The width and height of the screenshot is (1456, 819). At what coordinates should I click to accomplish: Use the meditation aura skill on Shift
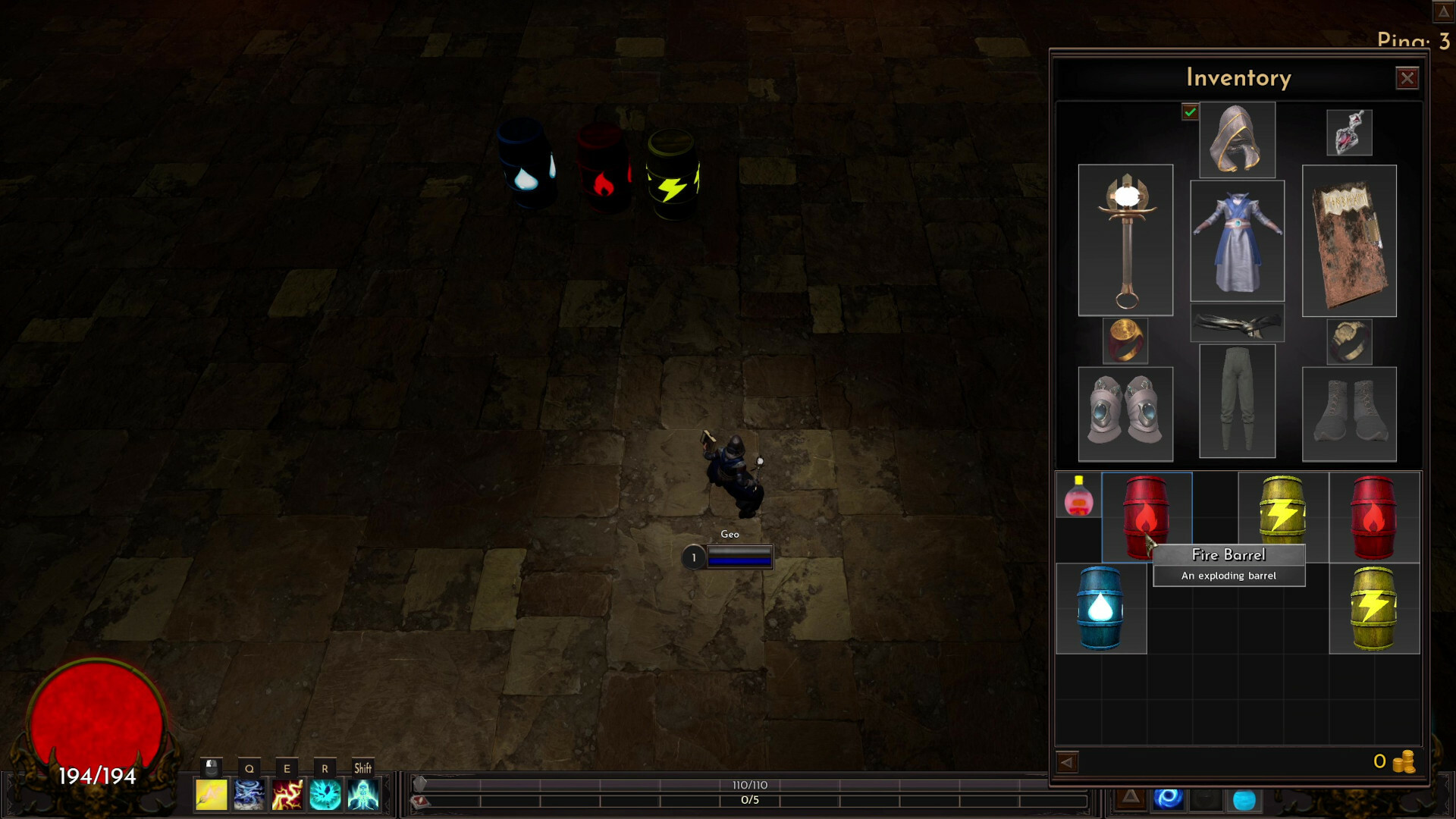(363, 795)
